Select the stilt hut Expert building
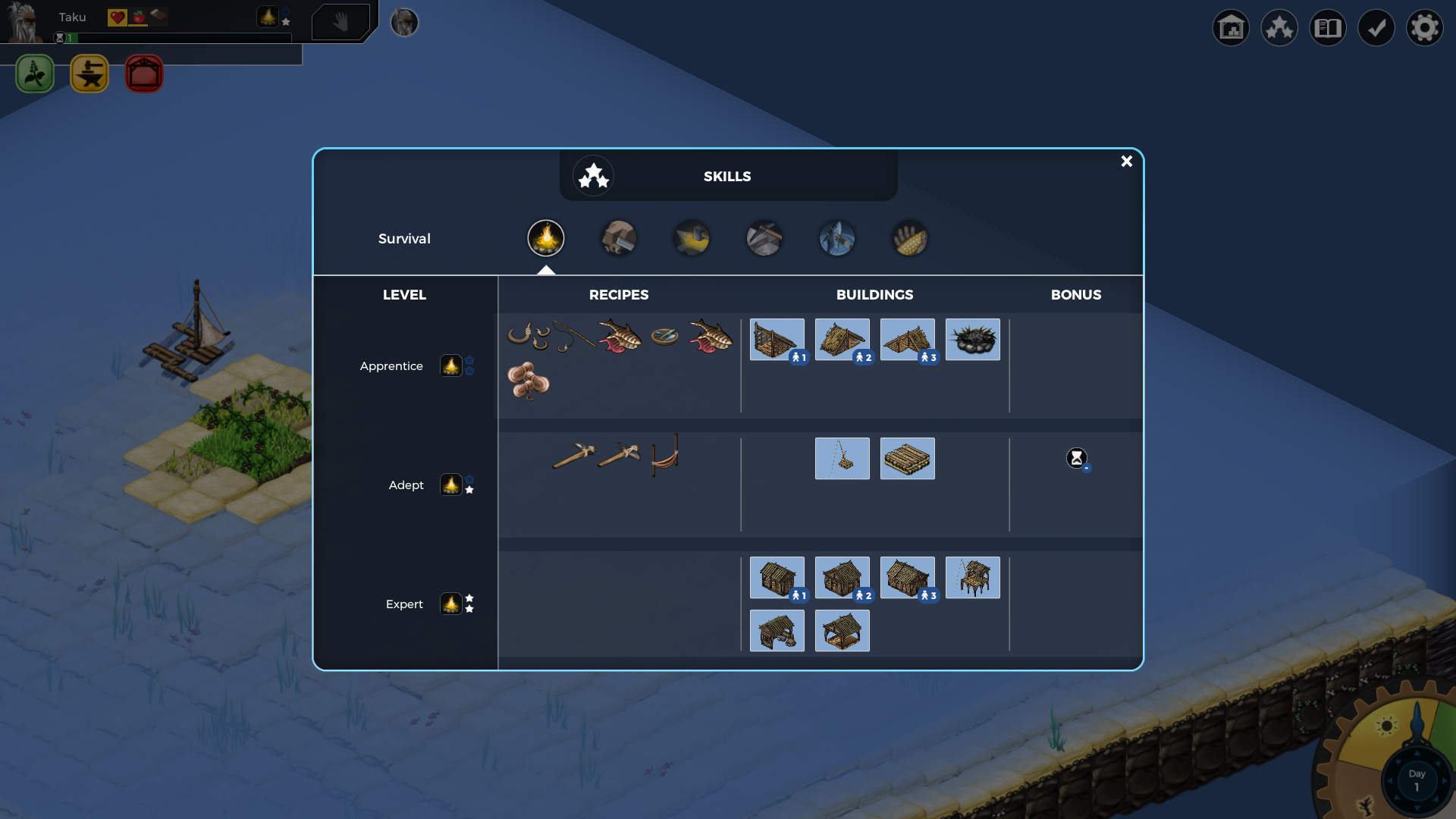Viewport: 1456px width, 819px height. pos(972,578)
